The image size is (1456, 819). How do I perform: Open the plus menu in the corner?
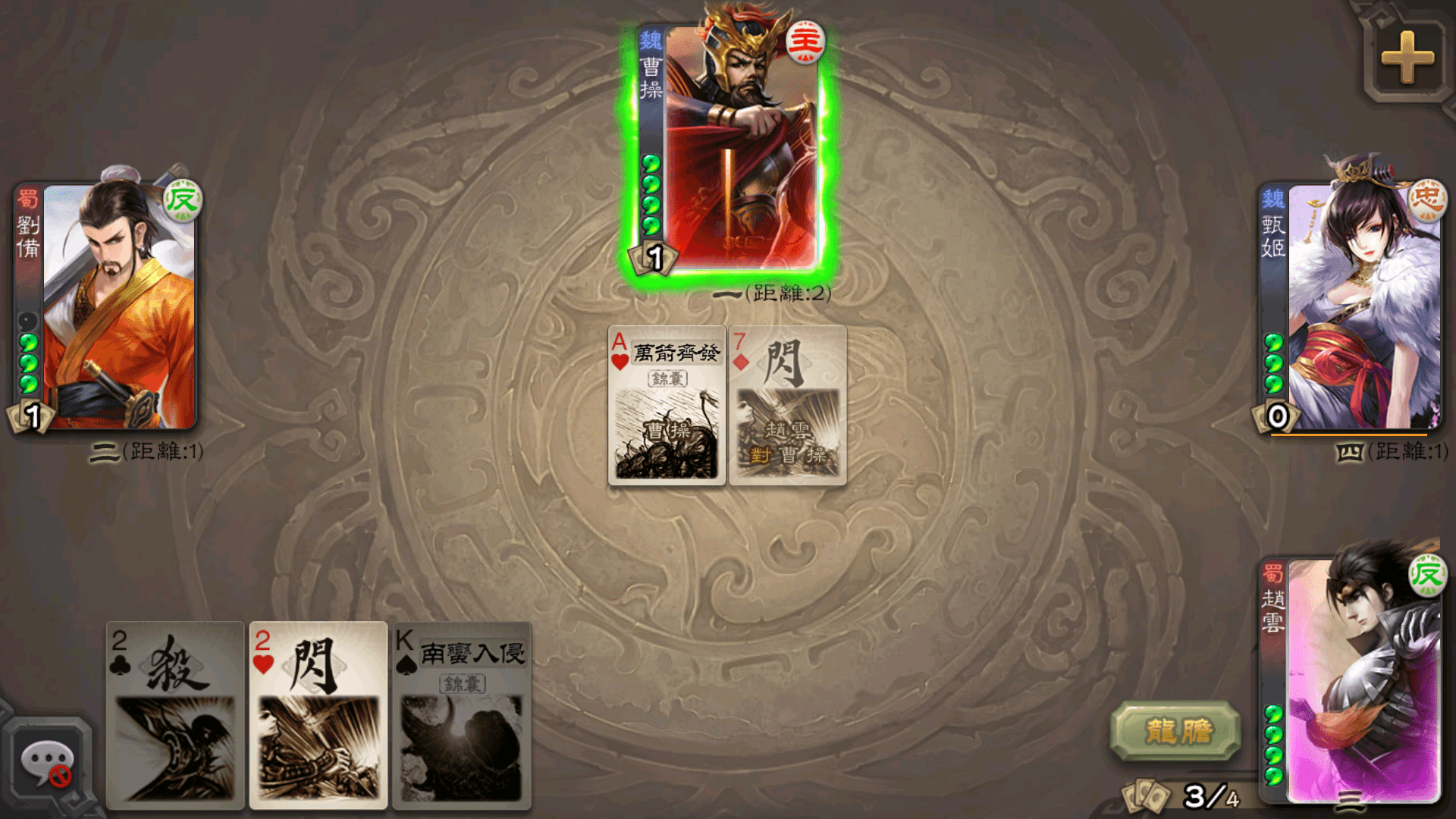click(x=1407, y=58)
